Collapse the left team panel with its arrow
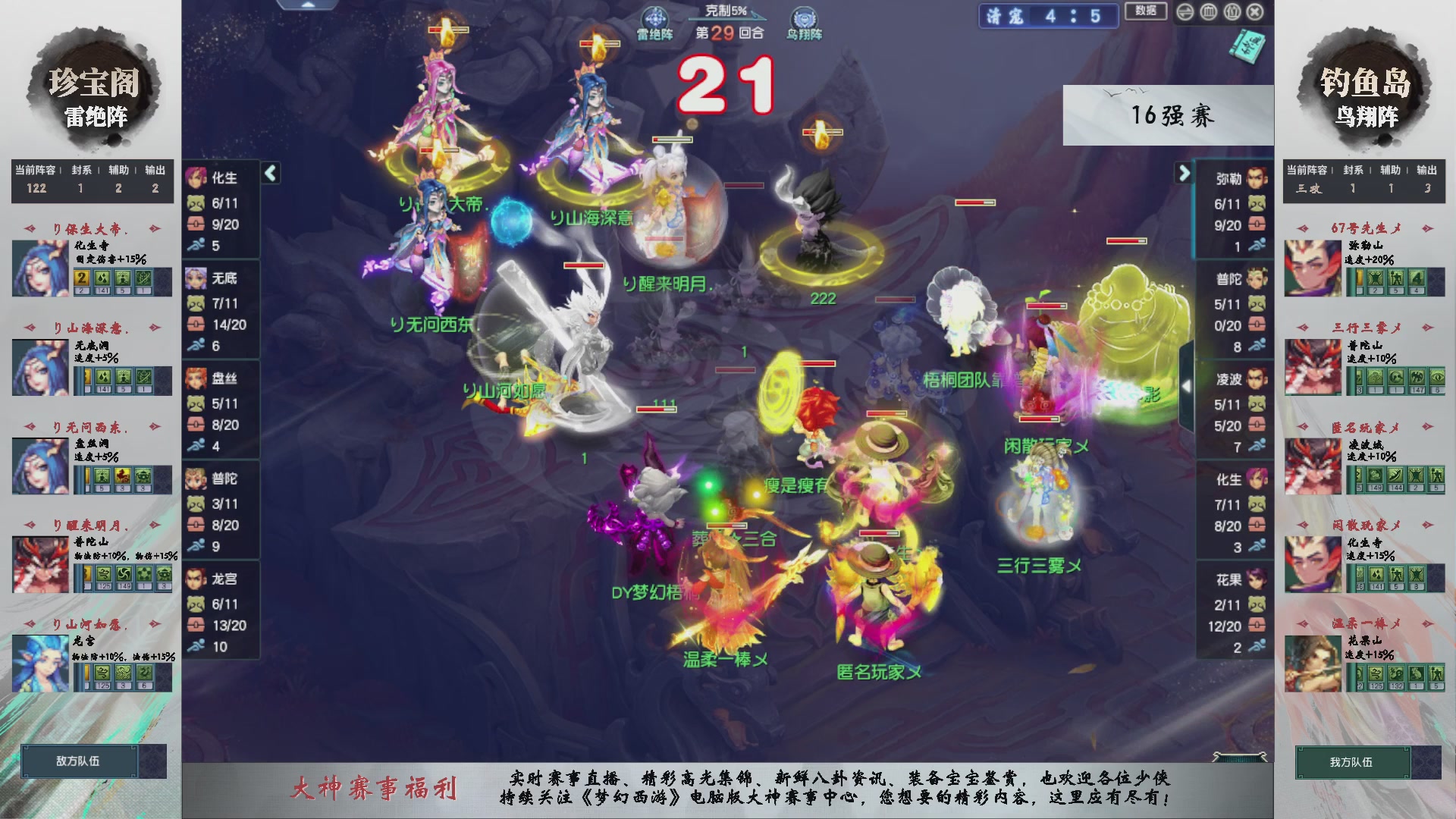 (x=269, y=173)
